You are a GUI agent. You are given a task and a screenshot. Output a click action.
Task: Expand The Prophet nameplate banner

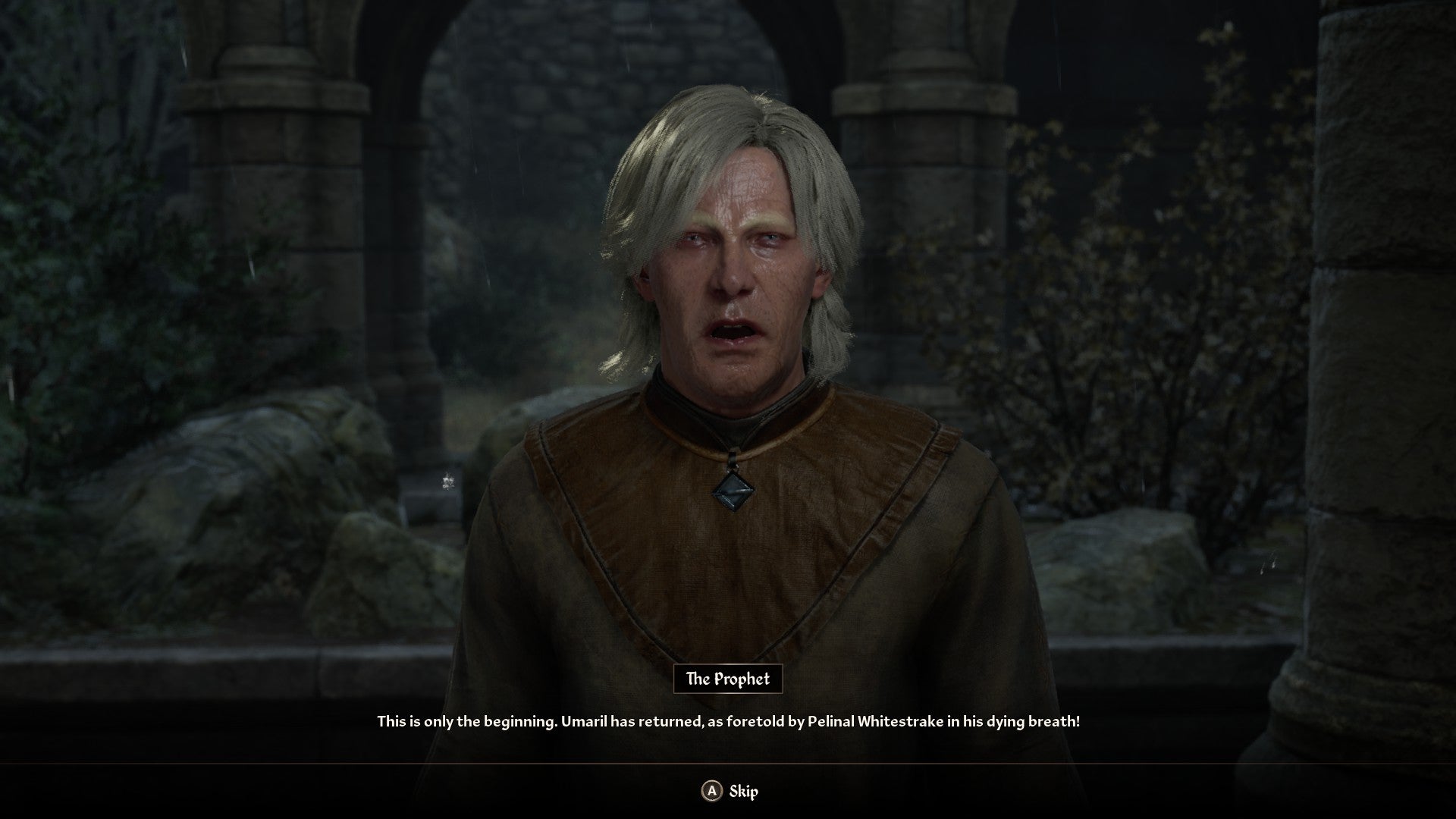click(x=728, y=680)
